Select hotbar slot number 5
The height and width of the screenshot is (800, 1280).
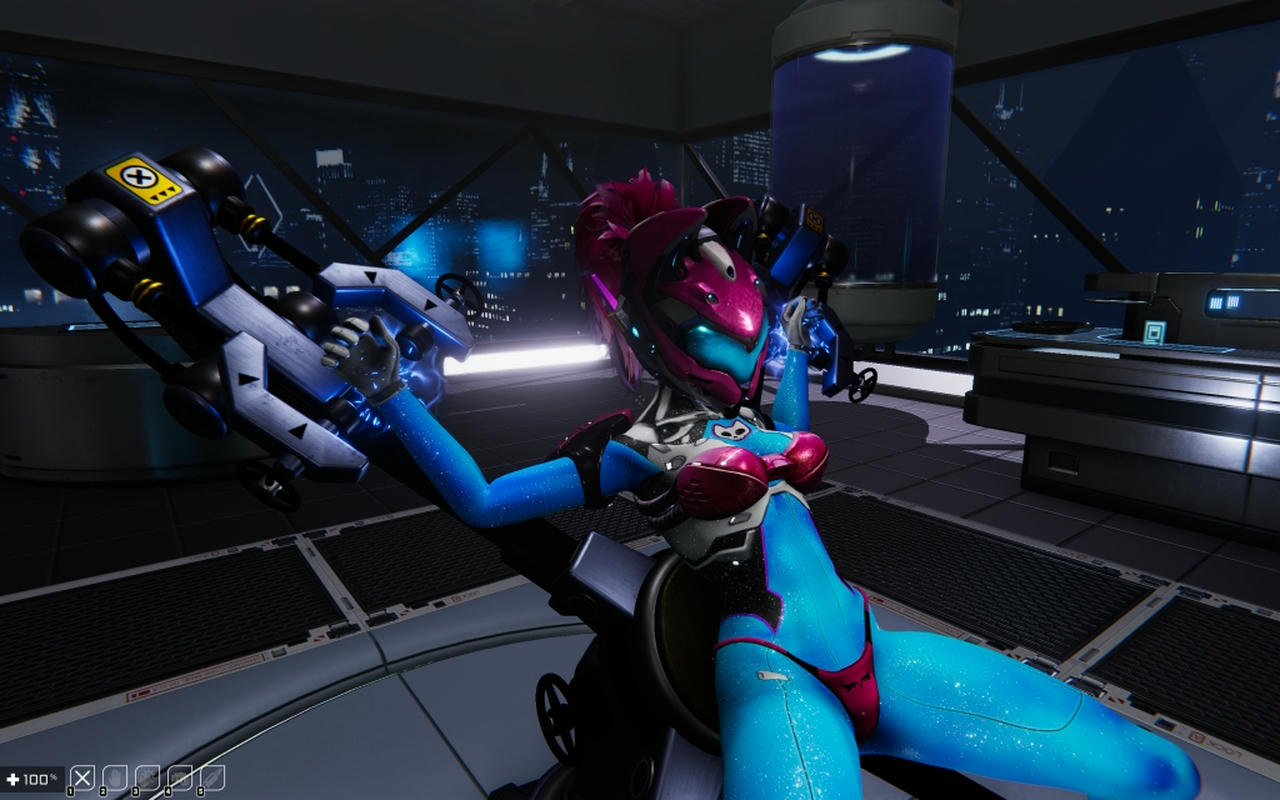212,778
